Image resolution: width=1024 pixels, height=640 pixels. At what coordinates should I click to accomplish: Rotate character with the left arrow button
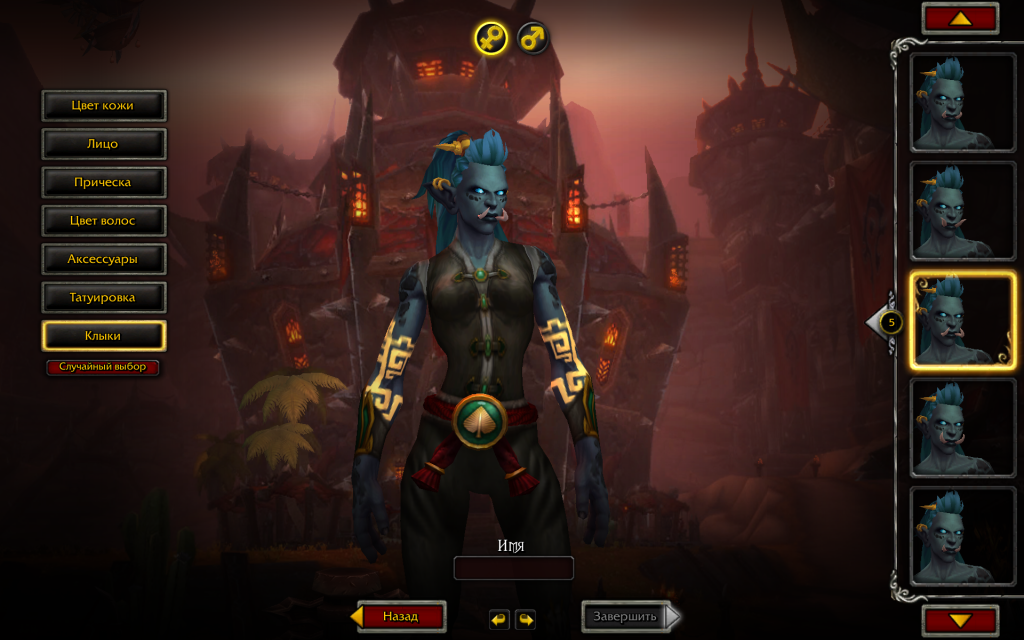(499, 619)
